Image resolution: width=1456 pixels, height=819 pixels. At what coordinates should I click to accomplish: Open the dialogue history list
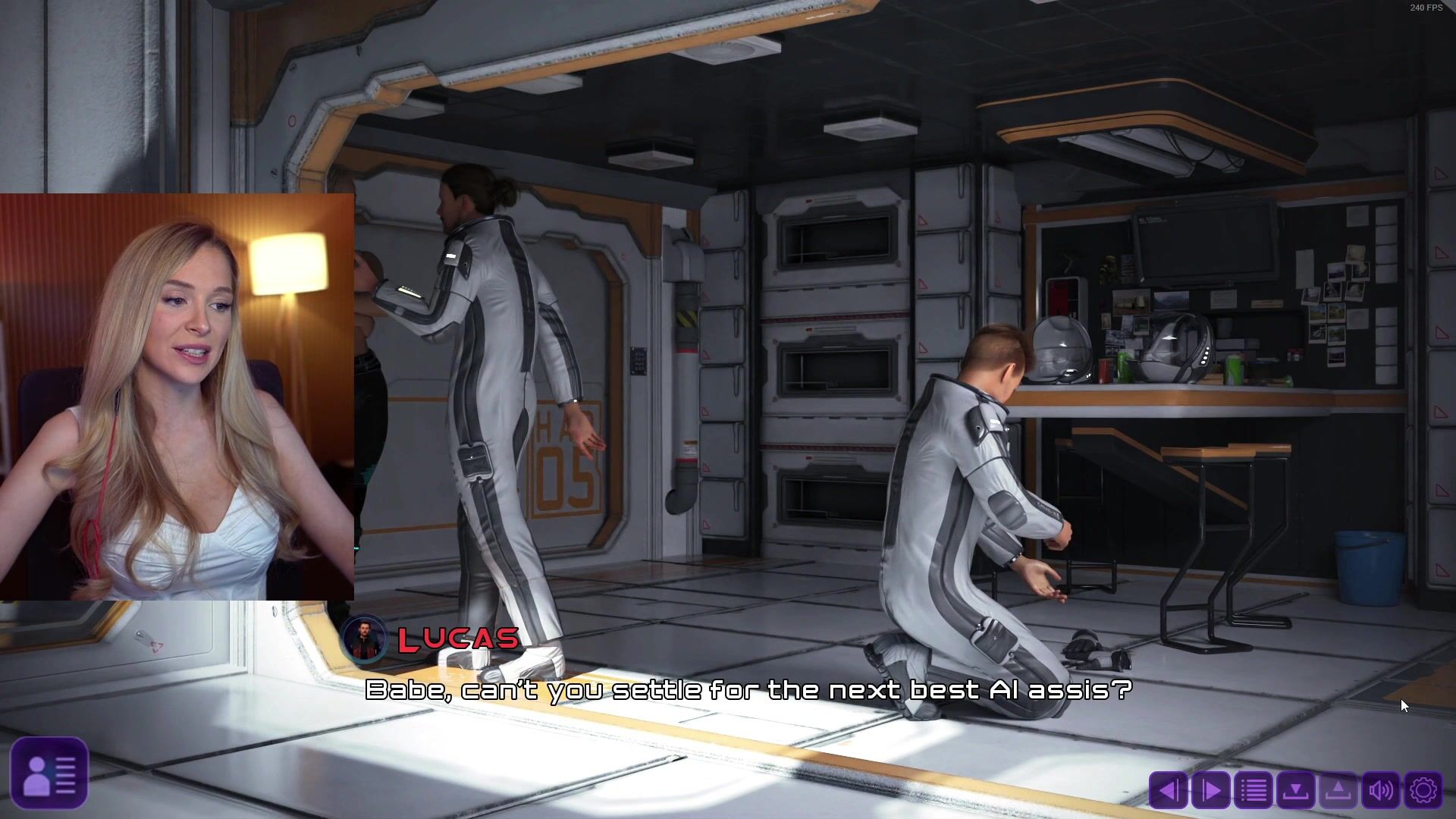click(x=1253, y=791)
